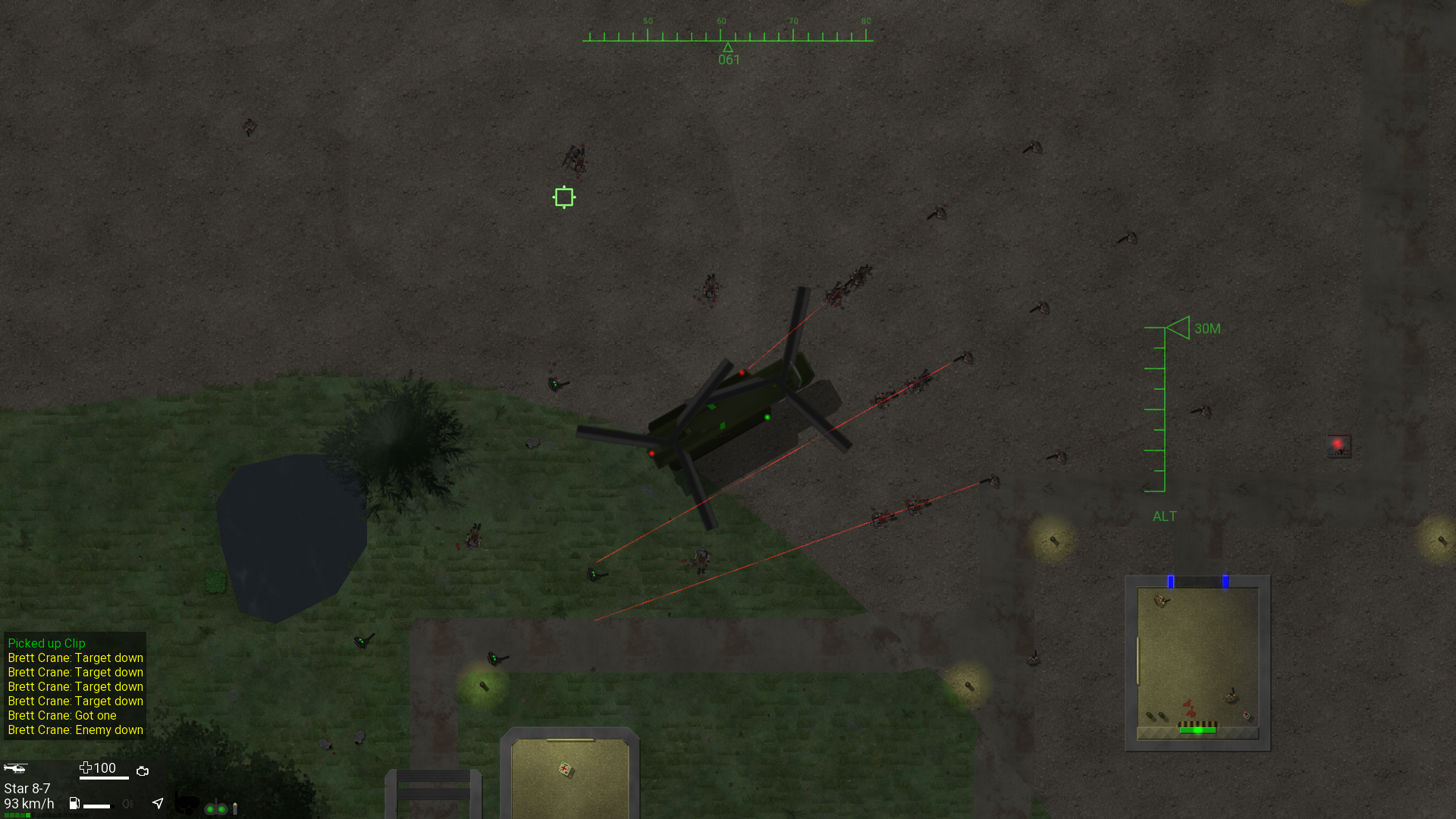Screen dimensions: 1456x819
Task: Click the flashlight item icon
Action: [235, 808]
